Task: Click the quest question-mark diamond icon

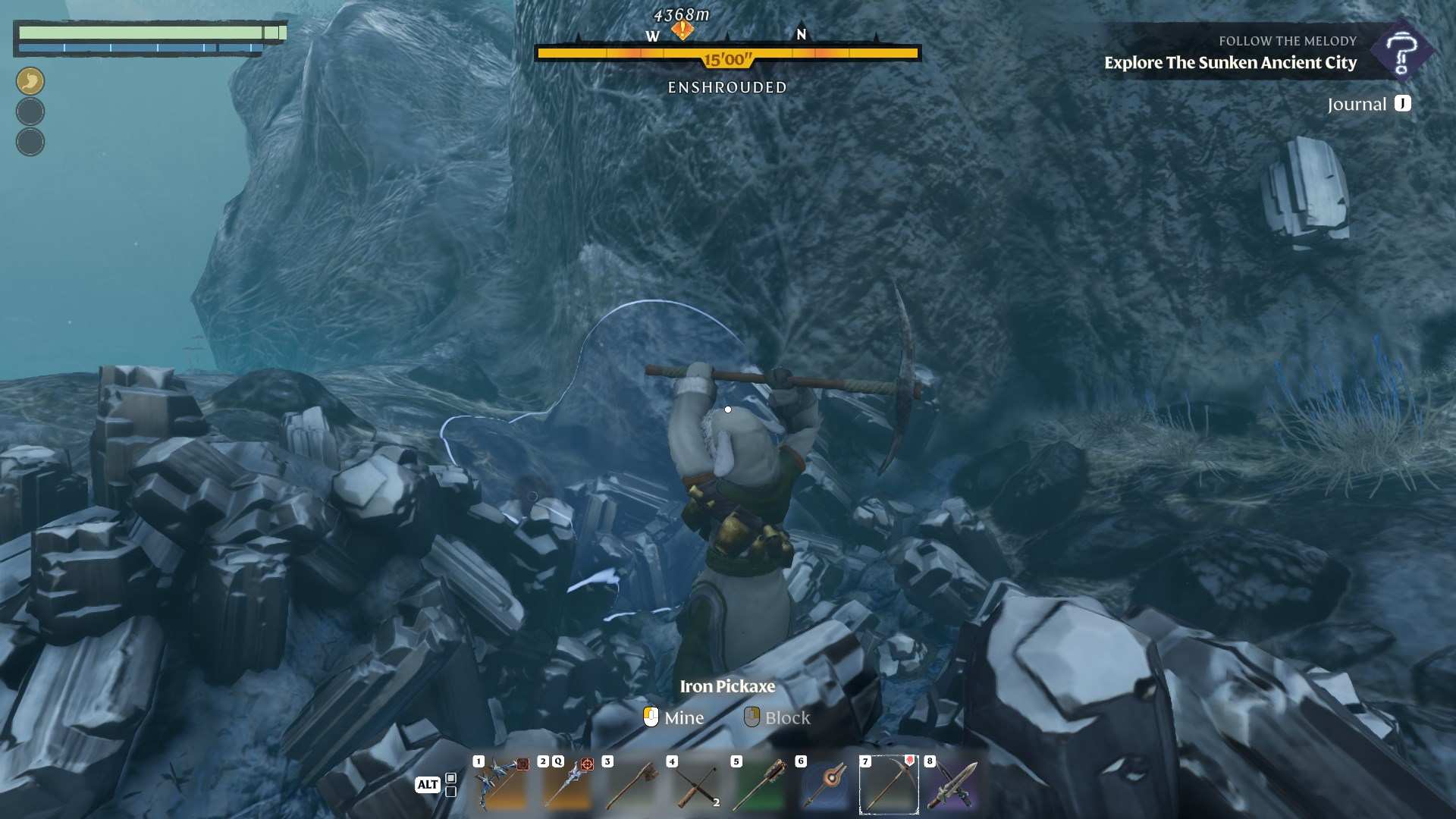Action: coord(1401,52)
